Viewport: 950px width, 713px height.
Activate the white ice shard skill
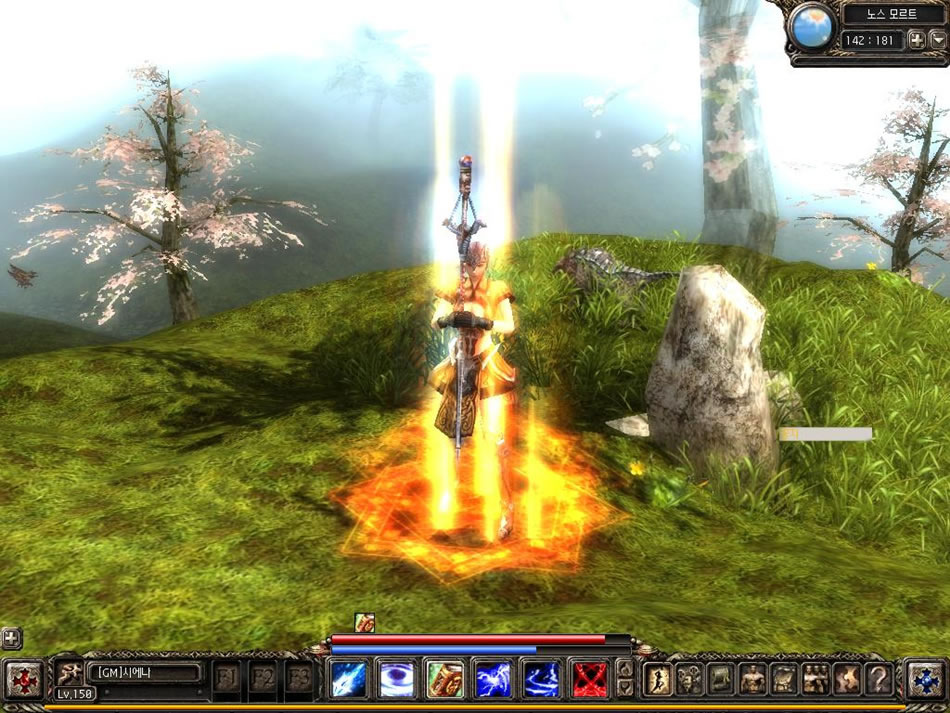[x=349, y=679]
